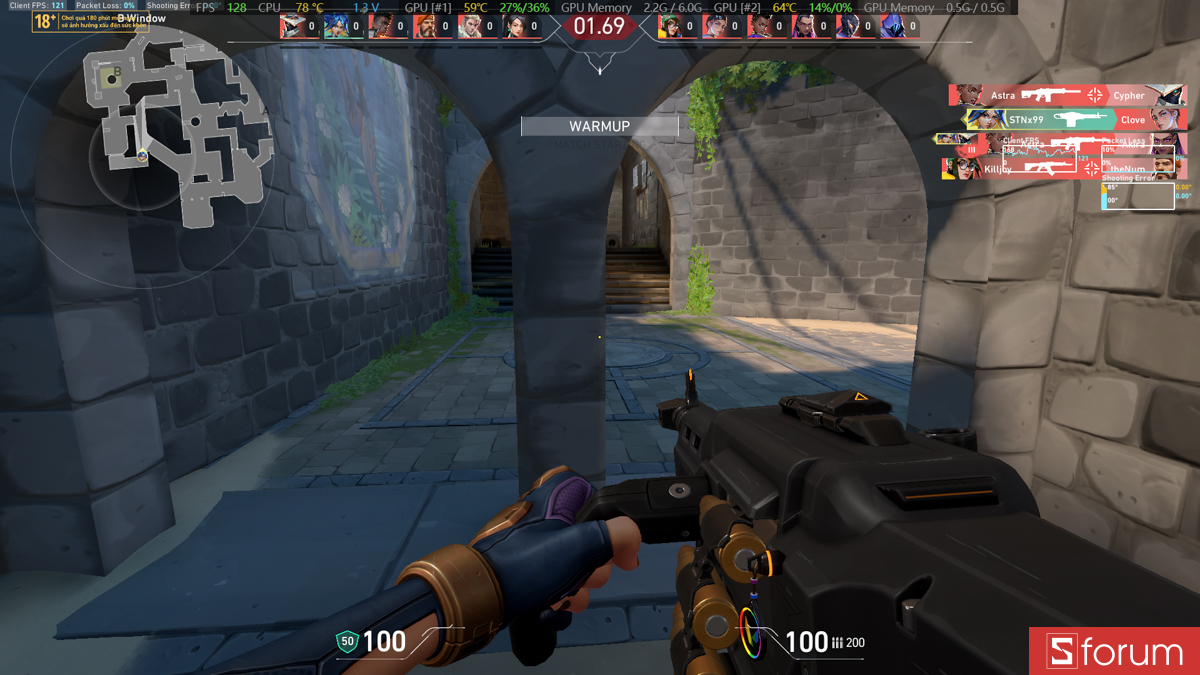Select the B site marker on the minimap
This screenshot has height=675, width=1200.
[x=118, y=71]
